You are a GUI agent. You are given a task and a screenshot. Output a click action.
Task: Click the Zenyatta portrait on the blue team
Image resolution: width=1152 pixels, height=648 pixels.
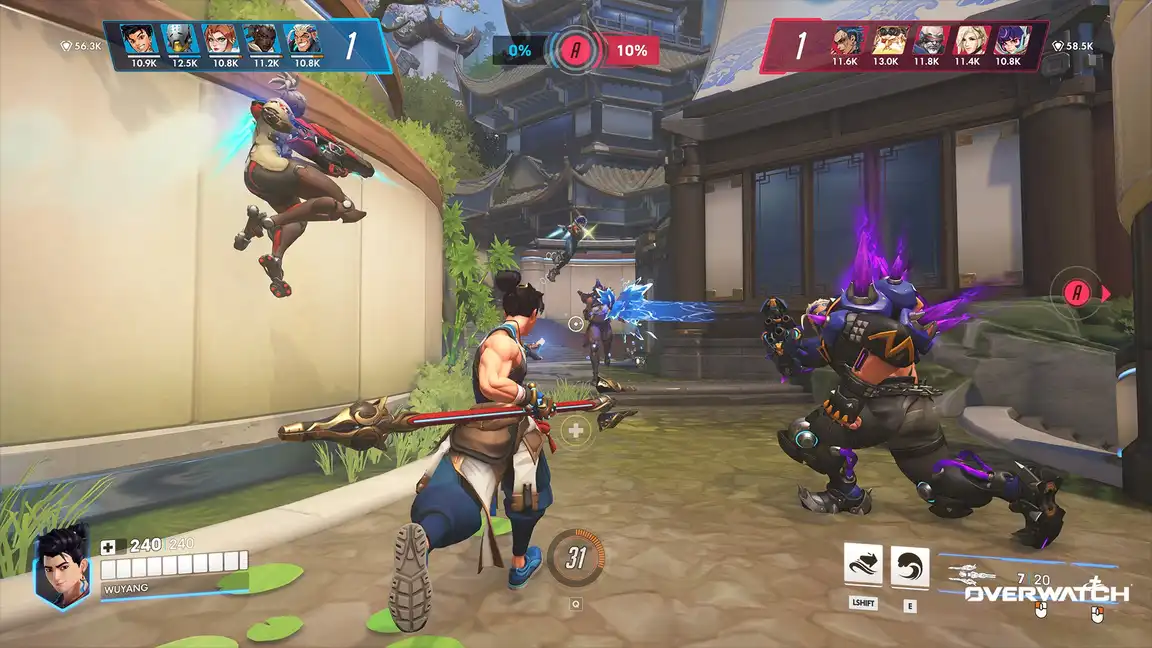coord(178,39)
